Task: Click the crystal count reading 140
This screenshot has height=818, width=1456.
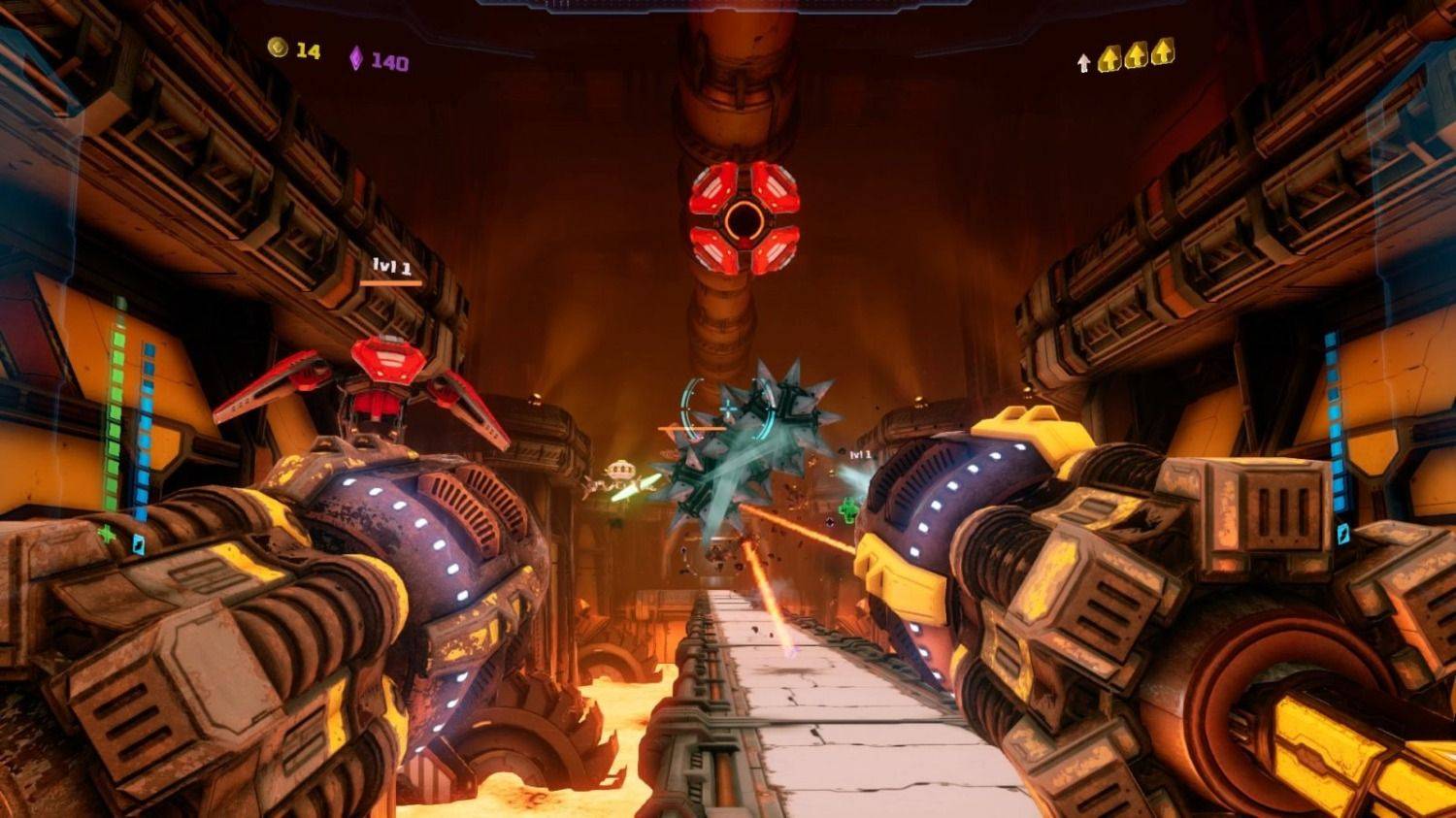Action: [388, 58]
